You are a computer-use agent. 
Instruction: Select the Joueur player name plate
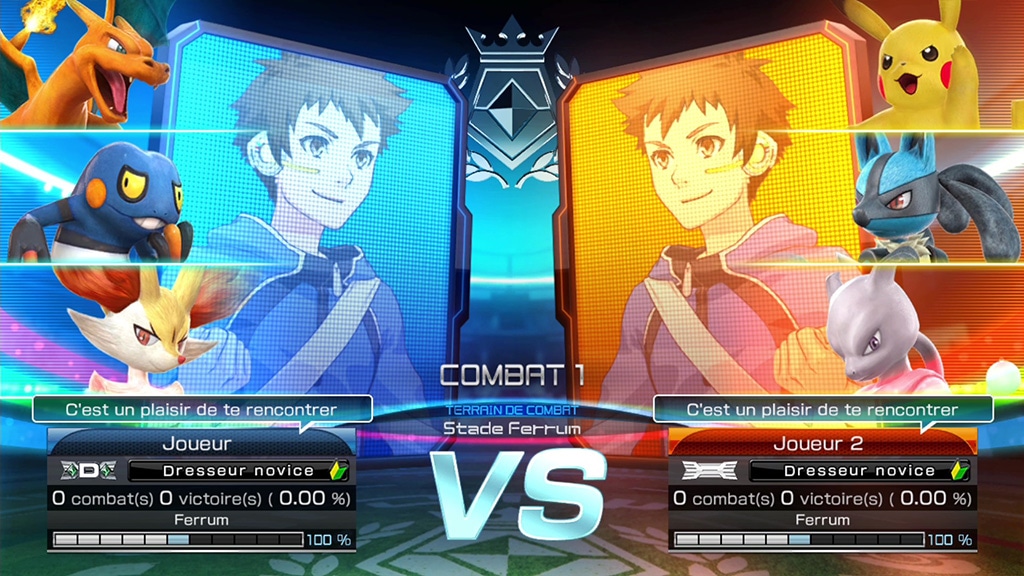point(196,443)
